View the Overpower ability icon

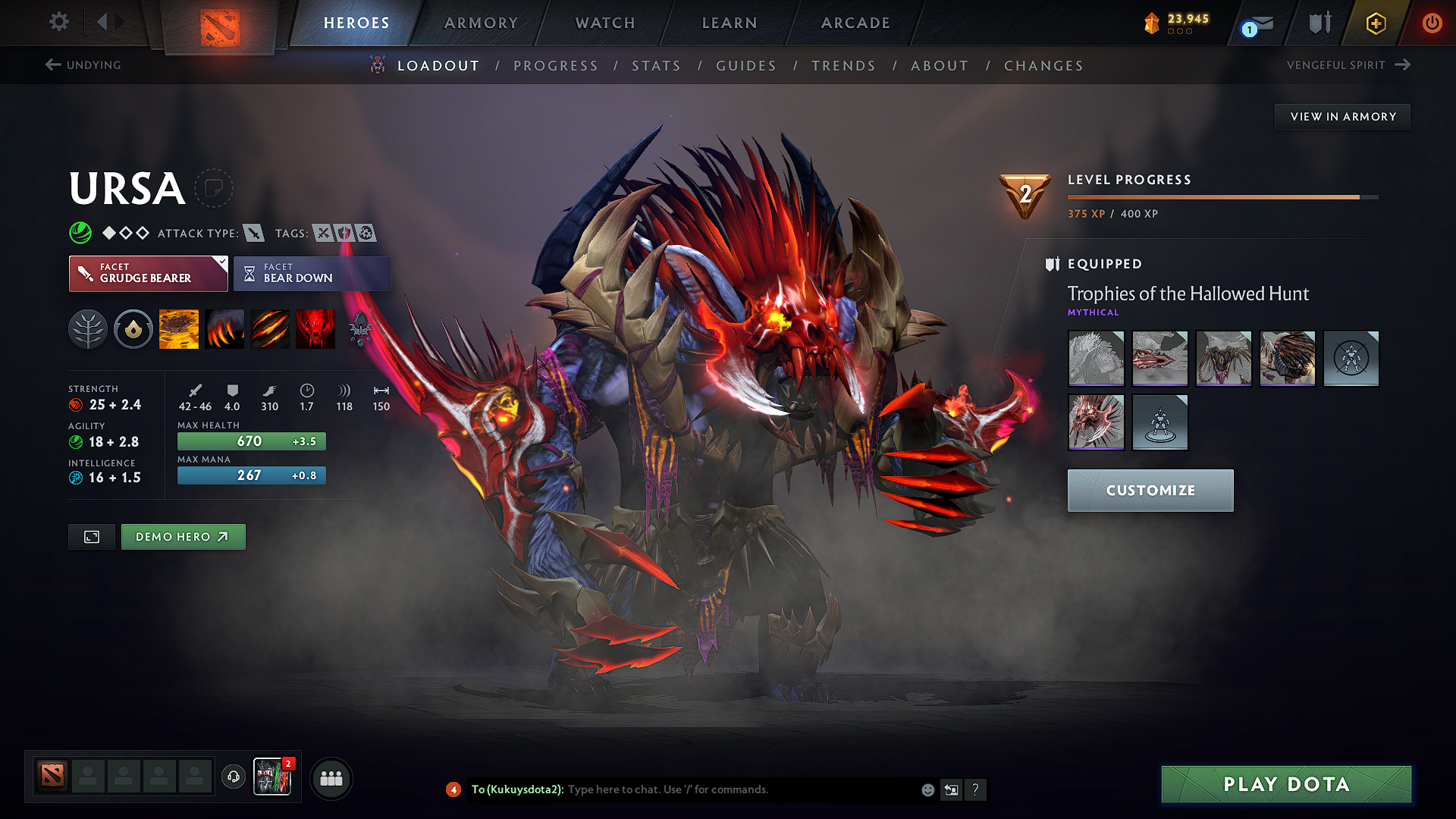click(224, 328)
